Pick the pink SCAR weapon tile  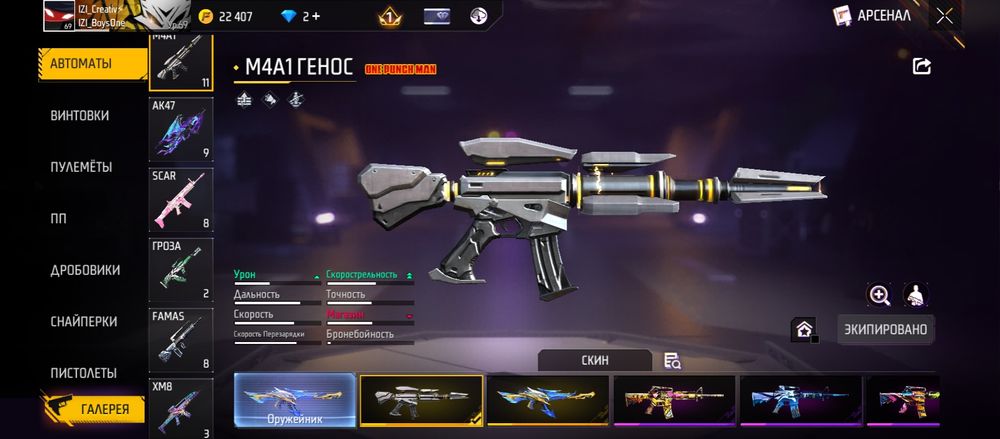point(180,199)
